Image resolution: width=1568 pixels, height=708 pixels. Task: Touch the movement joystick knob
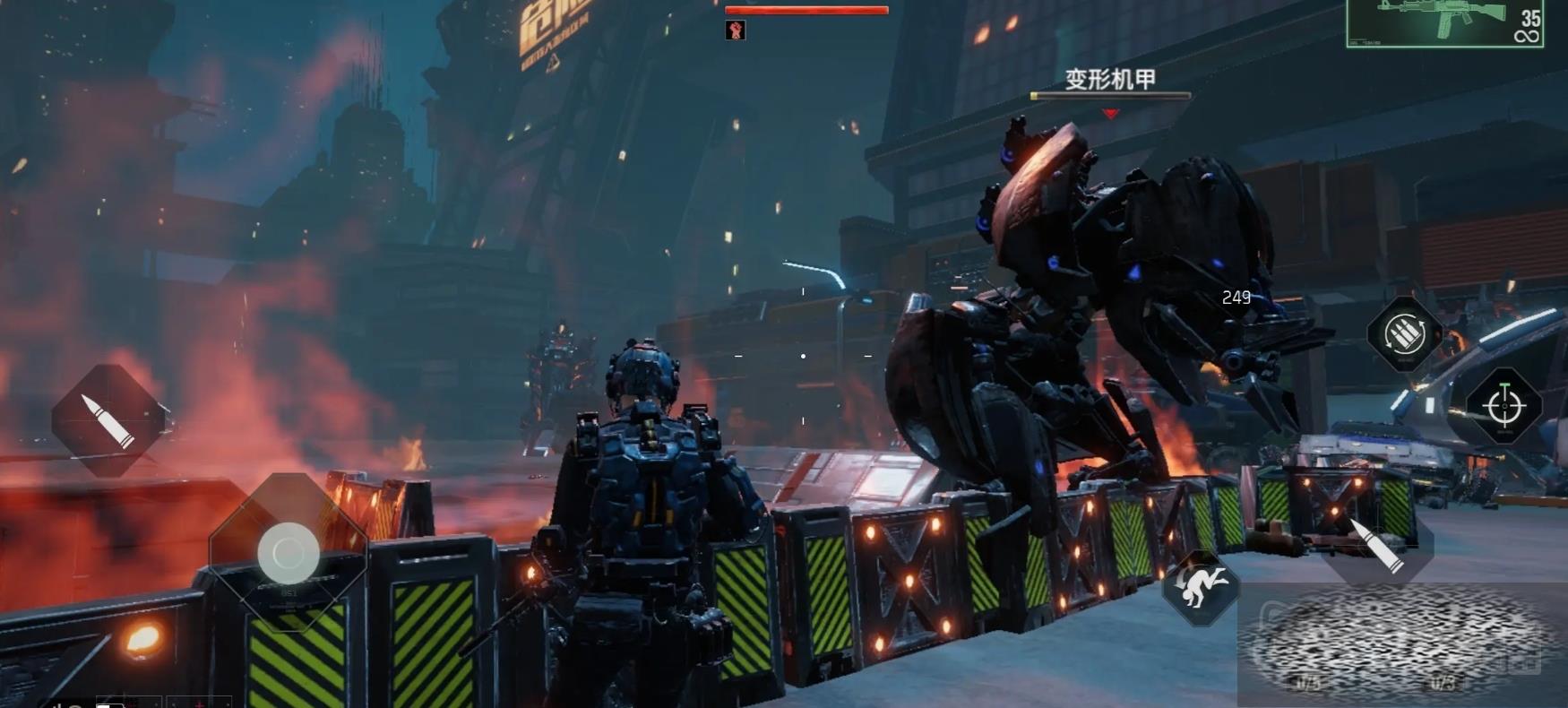click(289, 553)
